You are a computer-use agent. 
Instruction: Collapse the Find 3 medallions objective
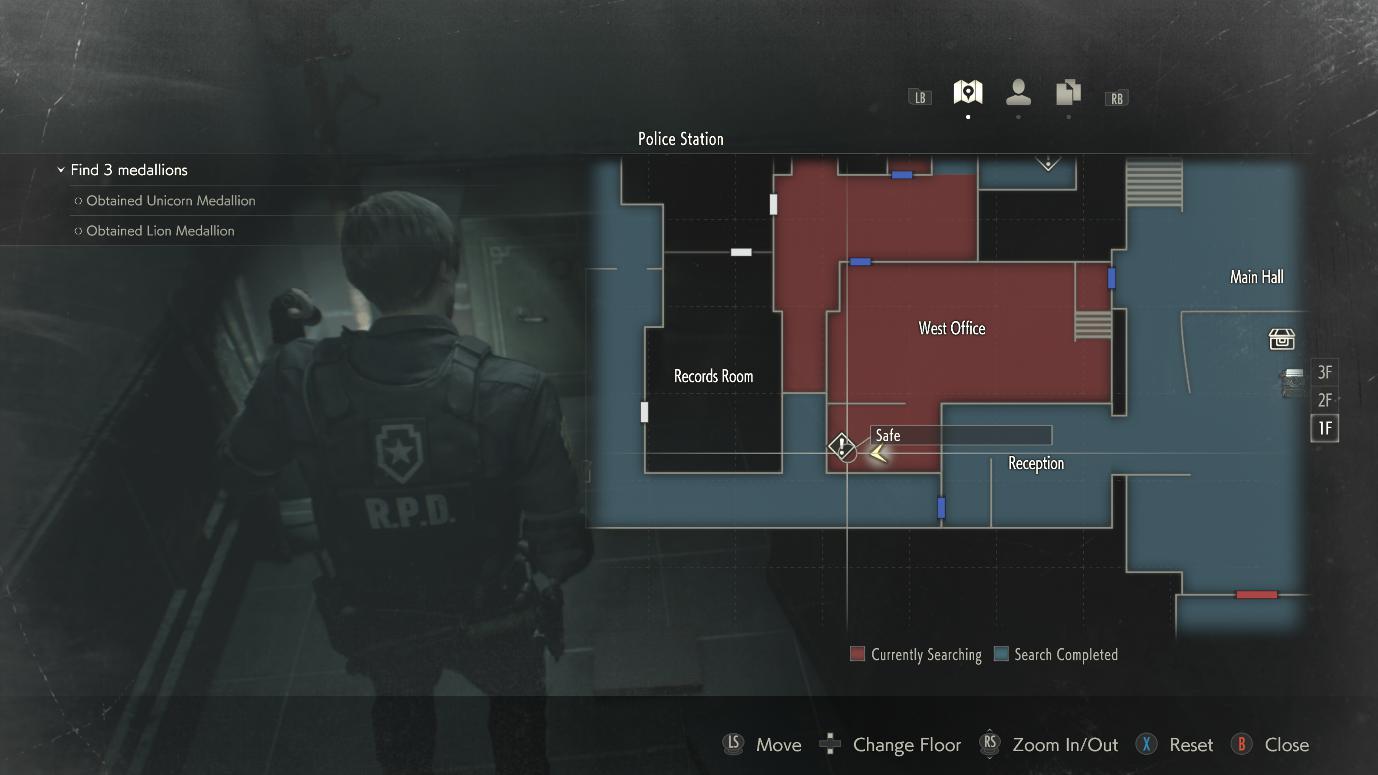pyautogui.click(x=60, y=170)
